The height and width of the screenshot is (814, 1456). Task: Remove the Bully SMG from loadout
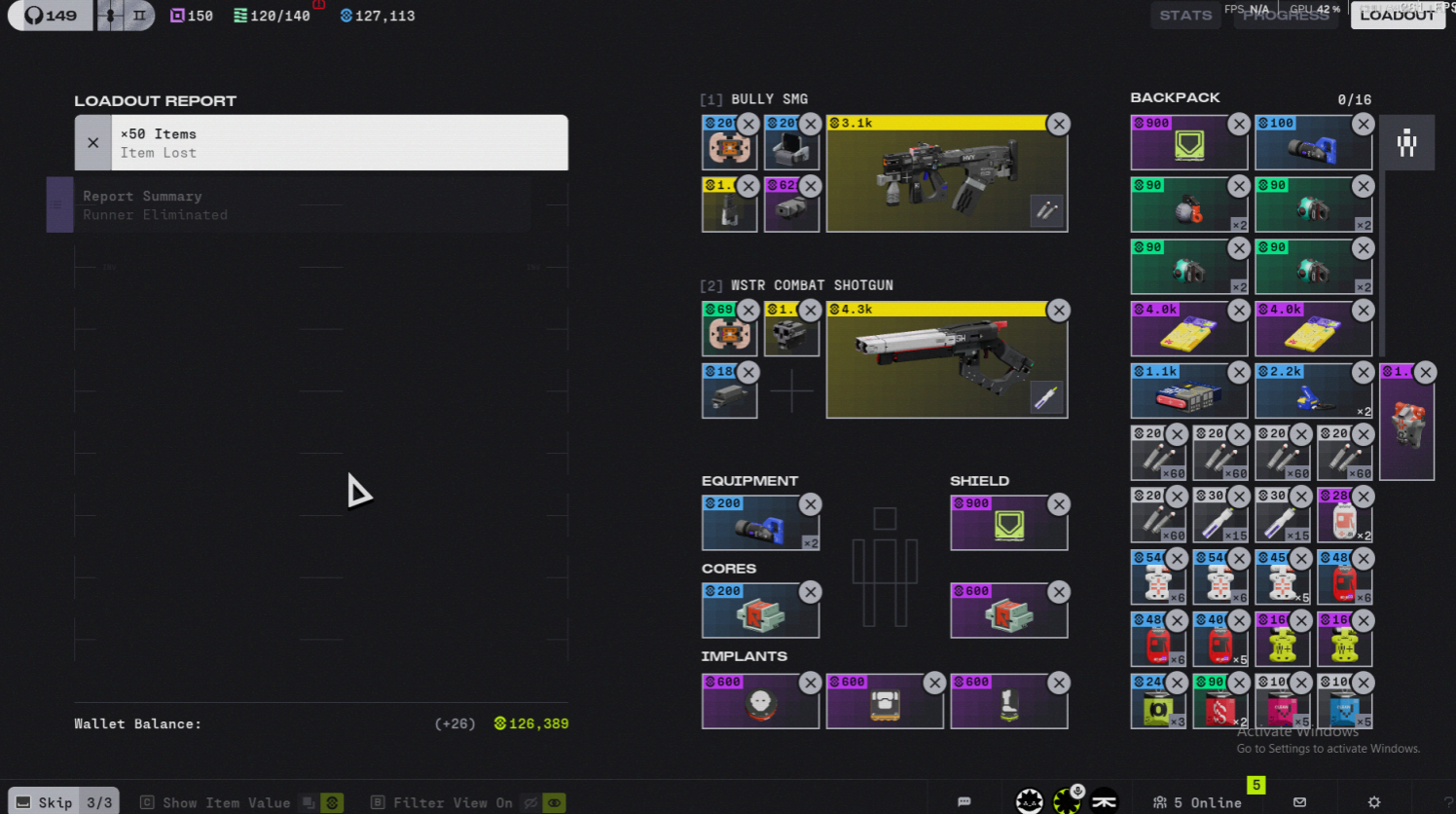[1059, 125]
